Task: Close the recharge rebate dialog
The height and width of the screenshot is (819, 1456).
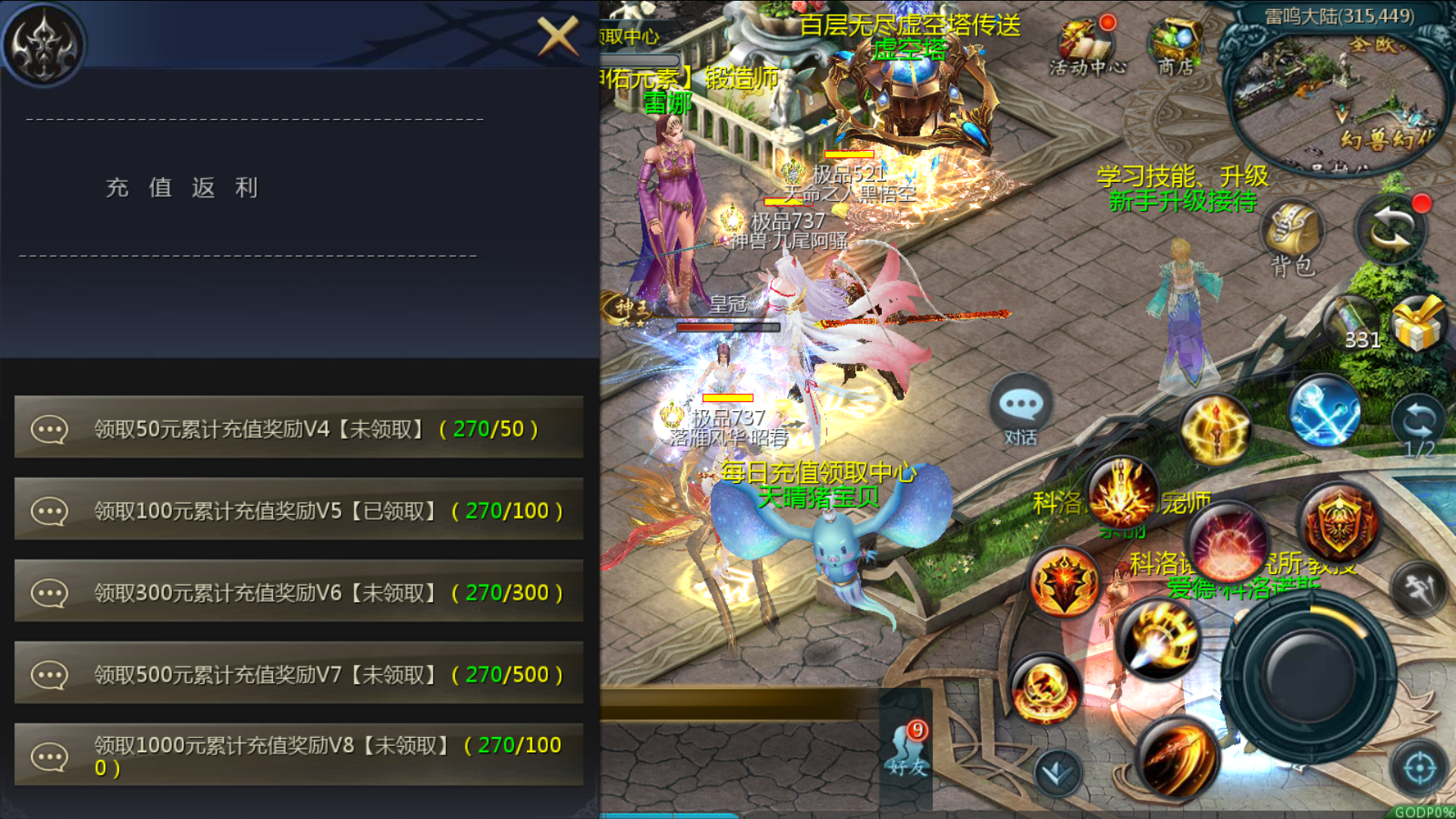Action: pyautogui.click(x=558, y=36)
